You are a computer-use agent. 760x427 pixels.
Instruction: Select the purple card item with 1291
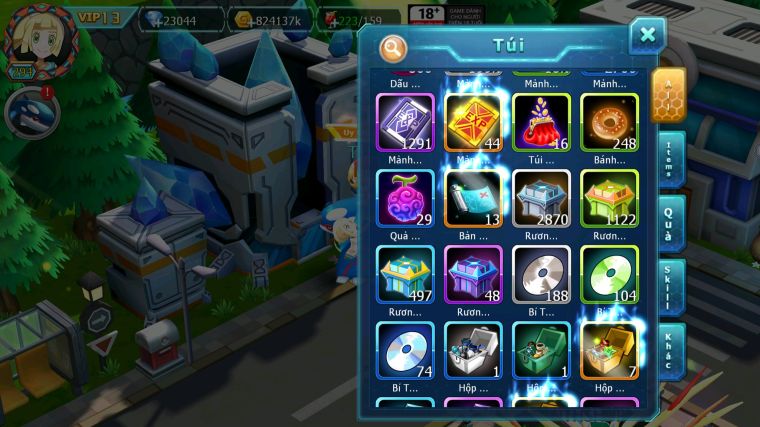point(405,122)
